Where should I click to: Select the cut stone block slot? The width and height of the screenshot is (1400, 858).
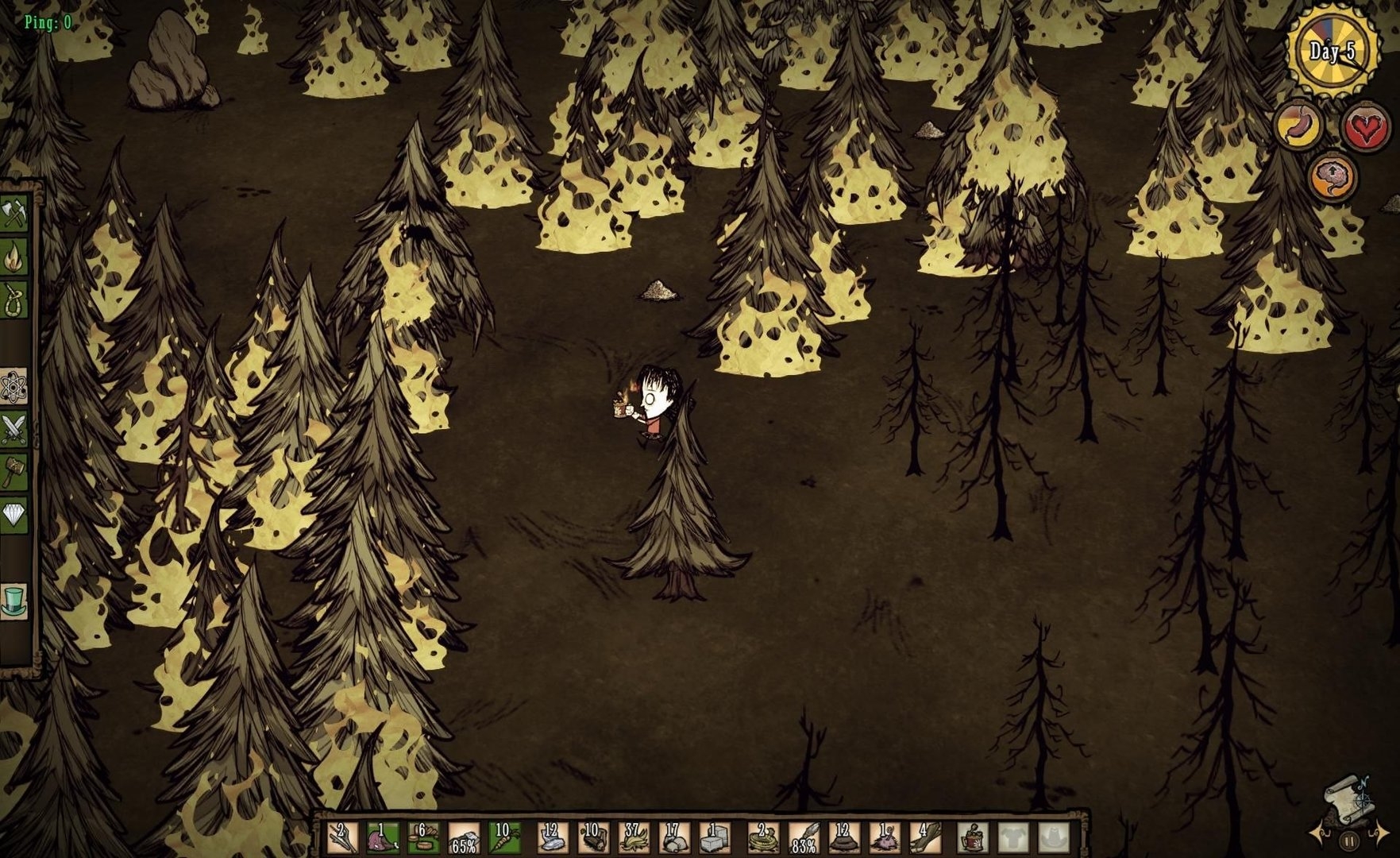coord(715,838)
